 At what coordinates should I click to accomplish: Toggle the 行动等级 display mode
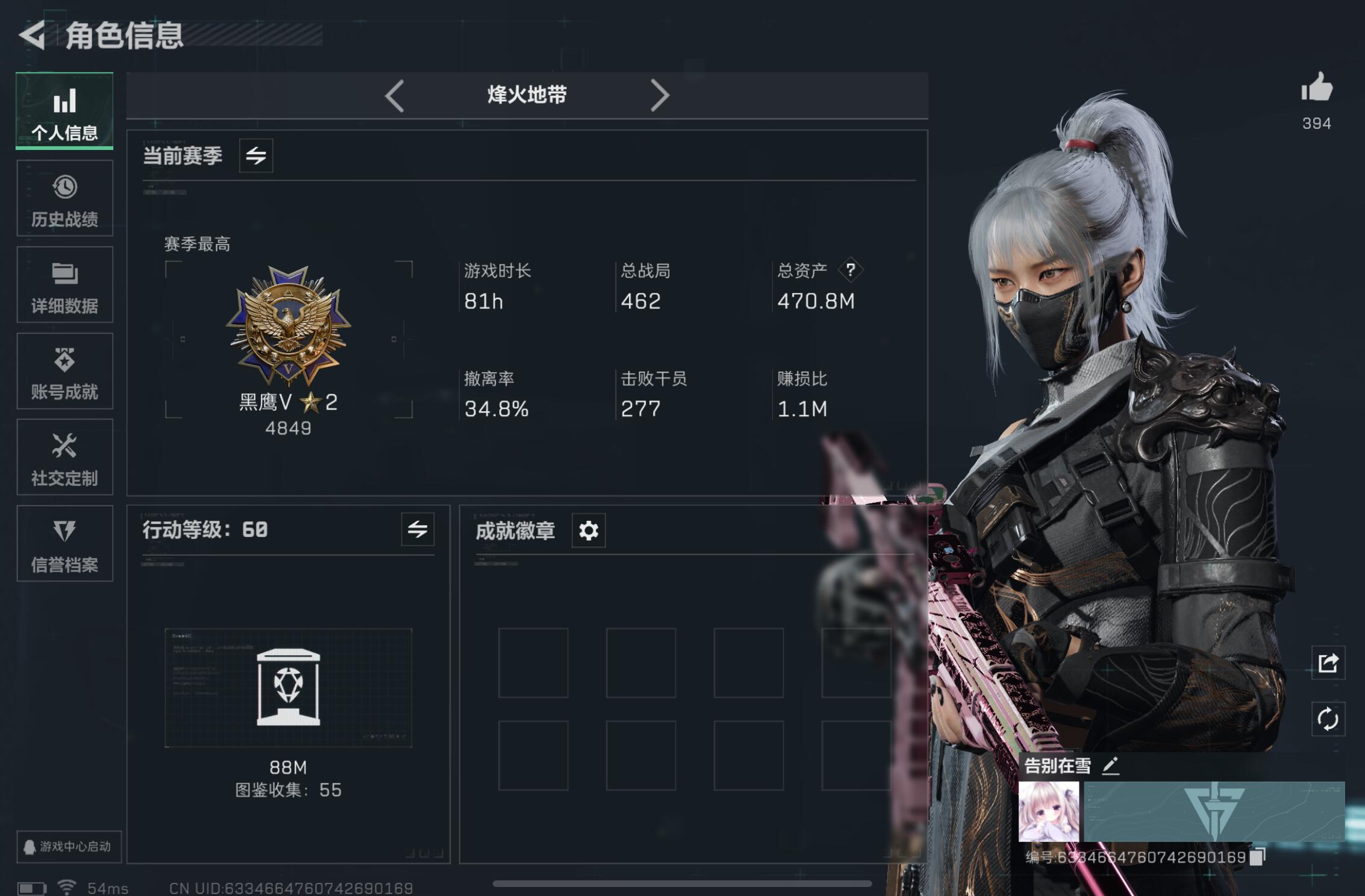(x=418, y=530)
